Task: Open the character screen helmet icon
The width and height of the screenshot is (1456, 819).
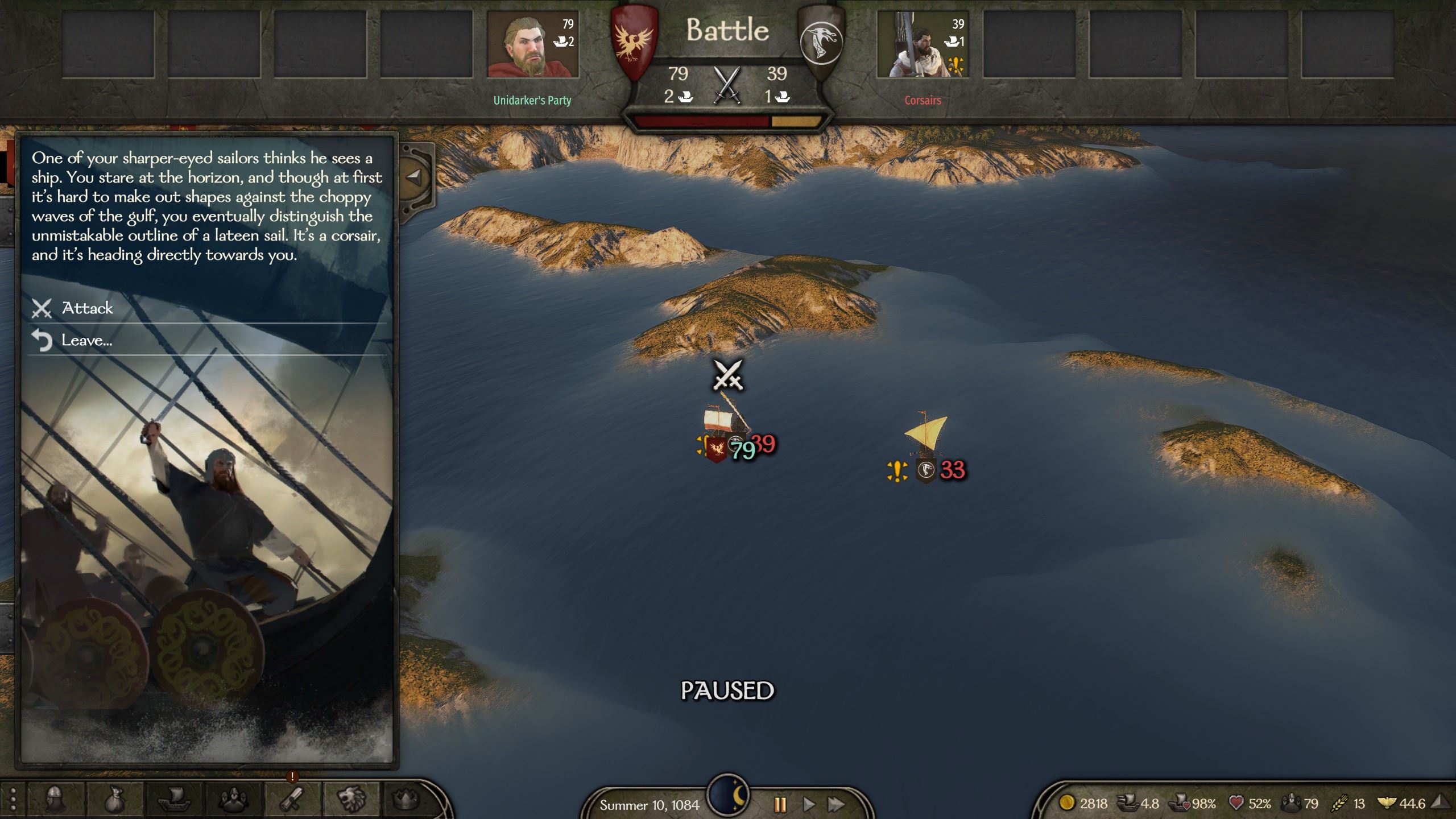Action: tap(56, 800)
